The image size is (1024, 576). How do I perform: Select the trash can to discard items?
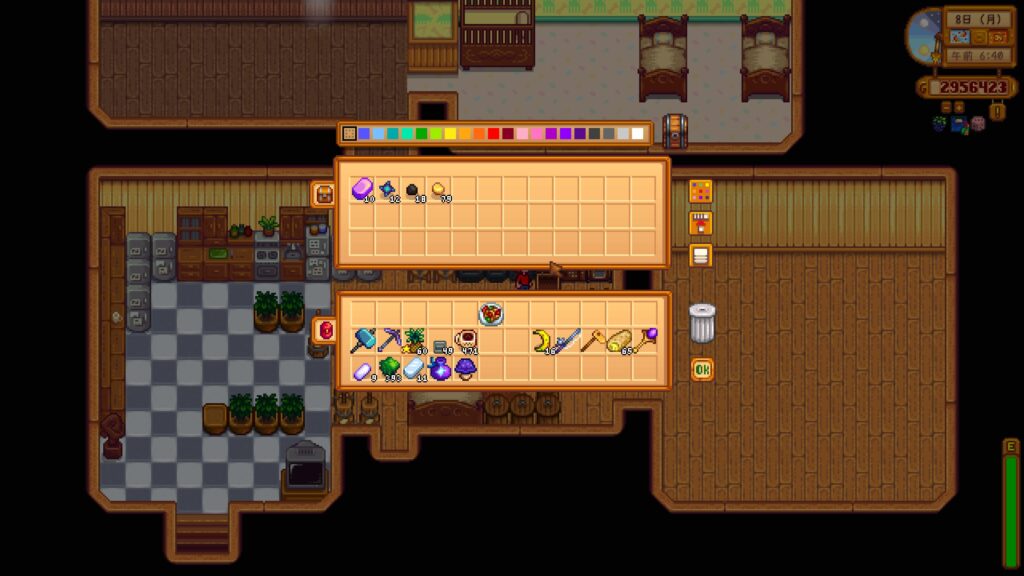click(x=702, y=323)
